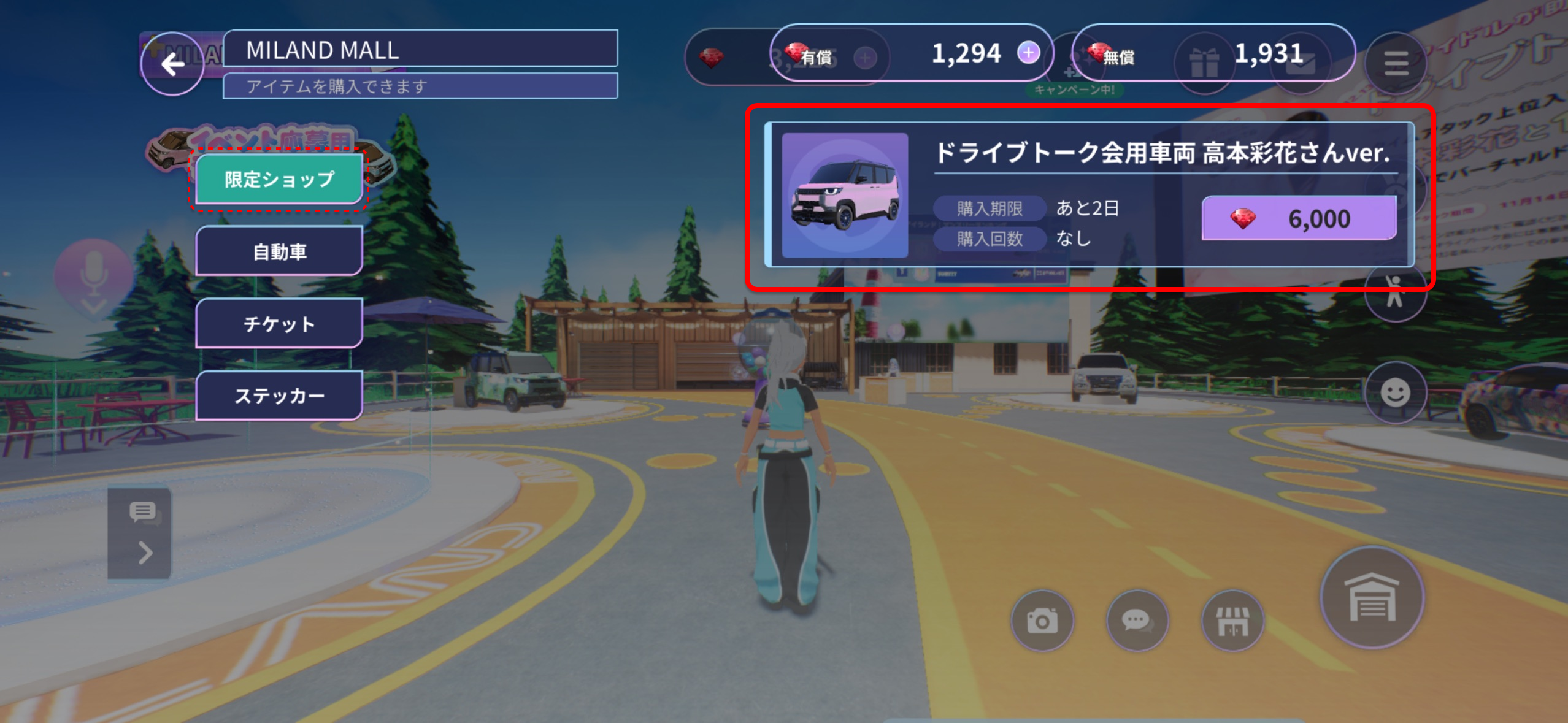The width and height of the screenshot is (1568, 723).
Task: Buy the car for 6,000 gems
Action: [1299, 218]
